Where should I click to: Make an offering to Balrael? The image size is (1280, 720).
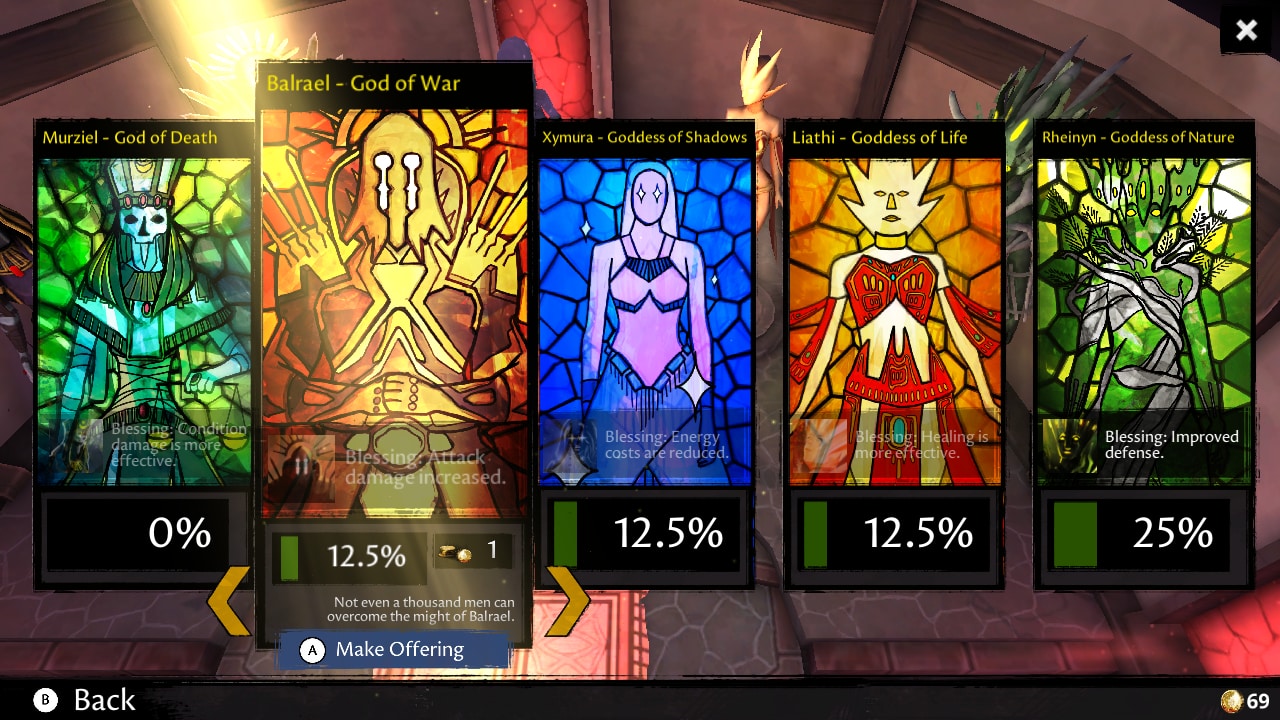(x=394, y=650)
